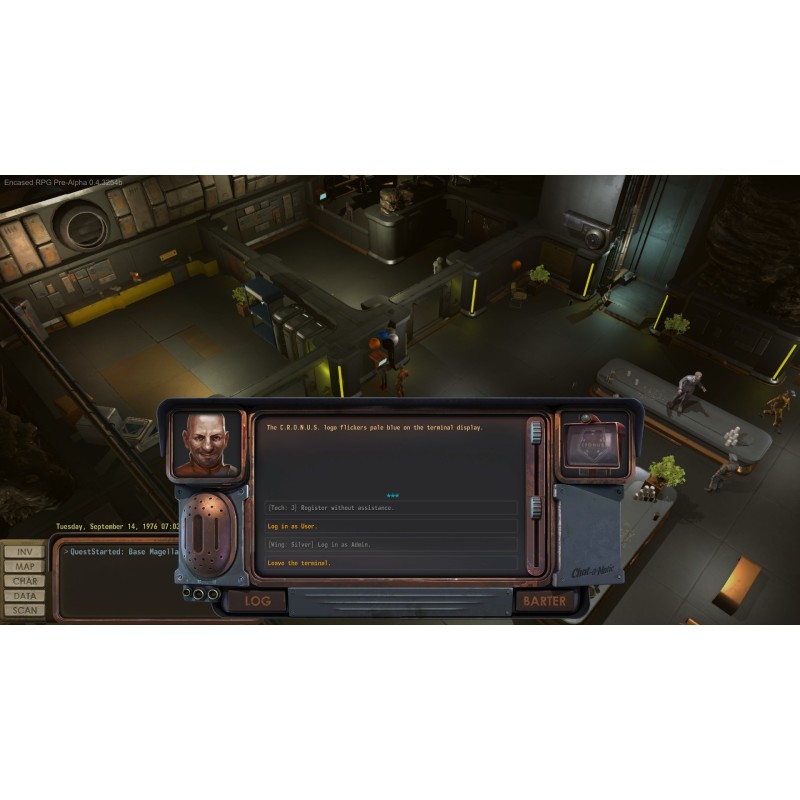800x800 pixels.
Task: Activate the SCAN button
Action: pyautogui.click(x=25, y=609)
